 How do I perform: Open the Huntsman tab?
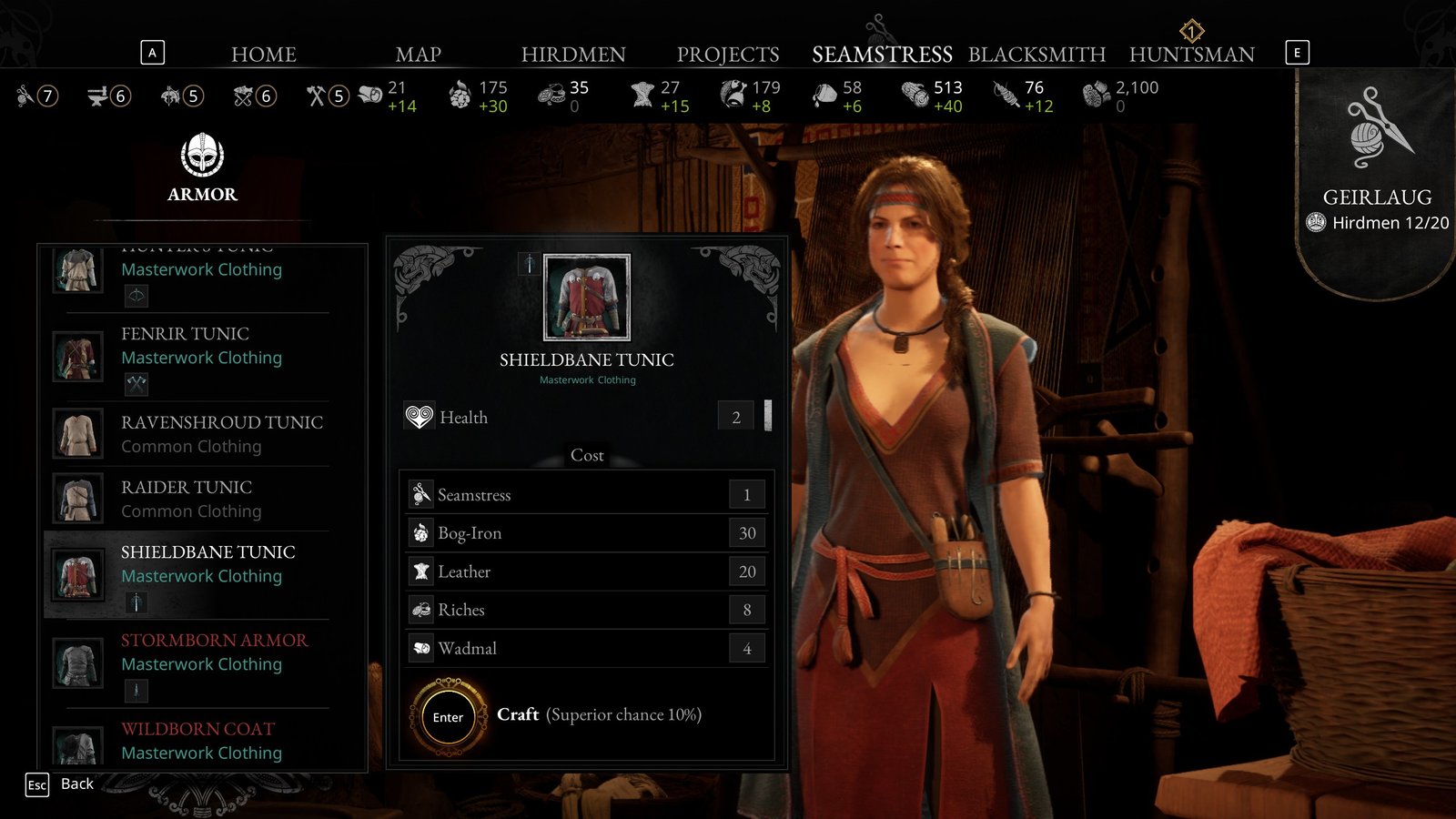click(1191, 55)
